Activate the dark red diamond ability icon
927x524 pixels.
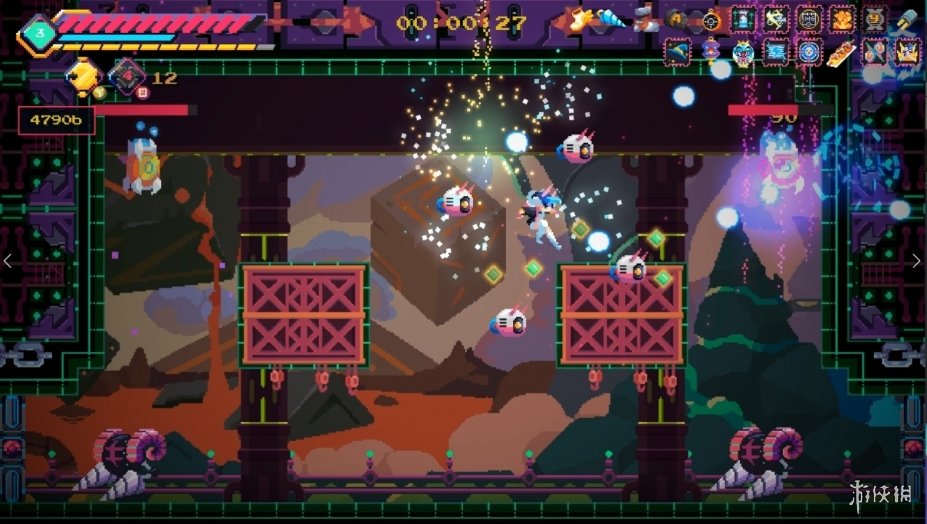[126, 76]
